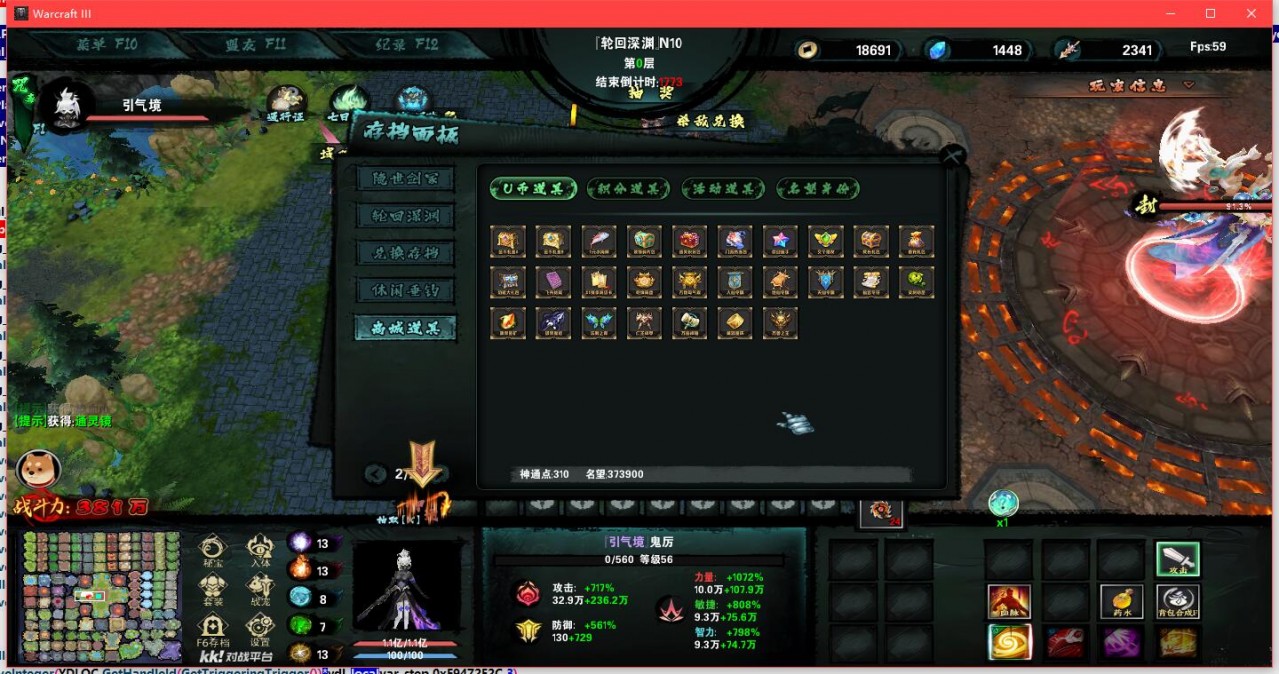Choose the 轮回深渊 side menu entry

405,216
